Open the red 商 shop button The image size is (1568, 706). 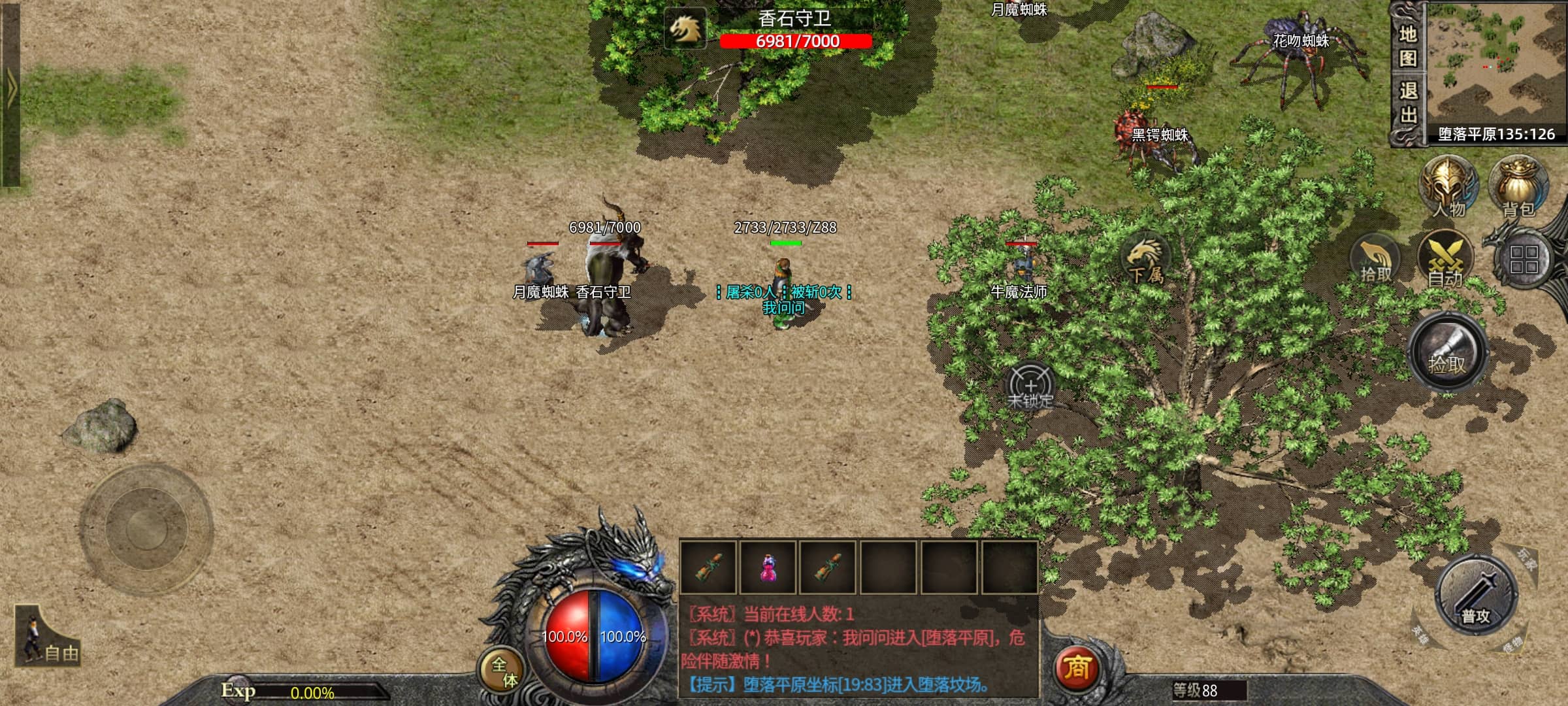pos(1076,668)
